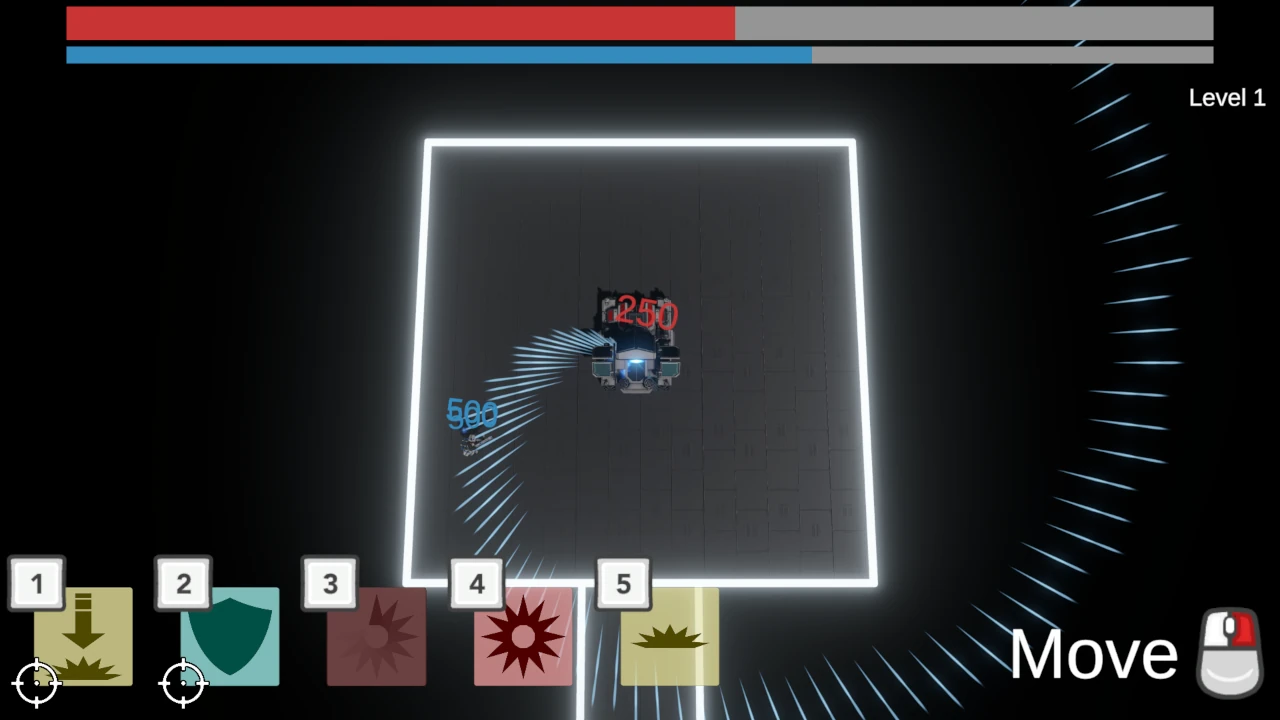
Task: Trigger the dark red spiked sun ability
Action: (523, 637)
